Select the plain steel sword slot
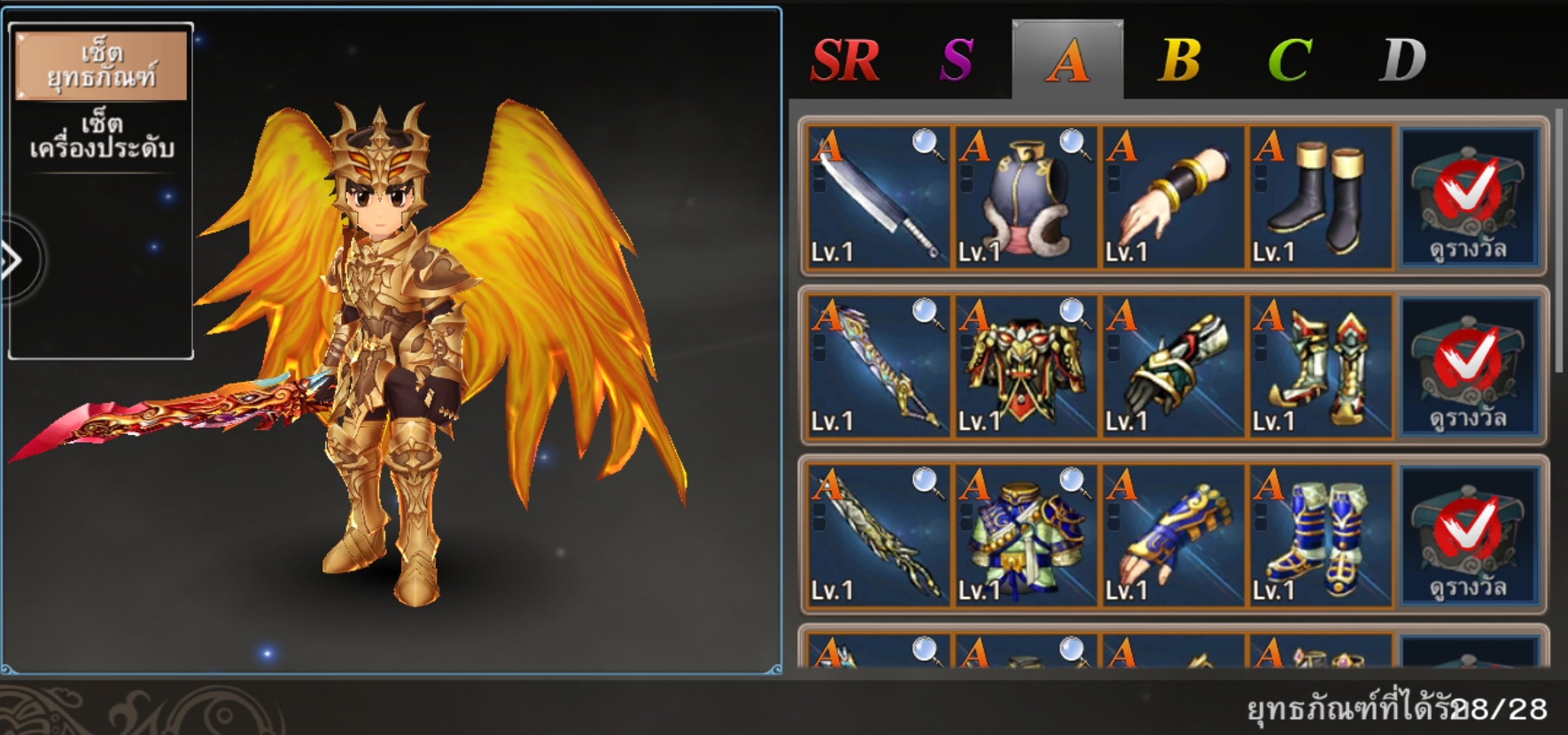 click(878, 197)
